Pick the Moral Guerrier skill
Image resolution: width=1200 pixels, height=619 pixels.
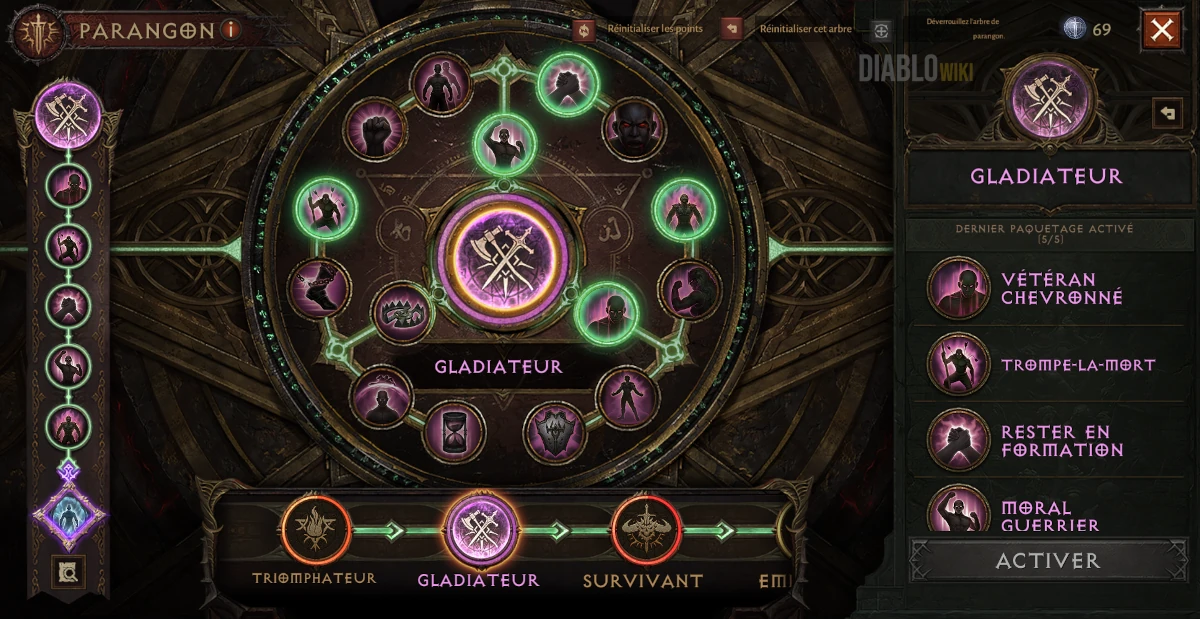coord(959,512)
